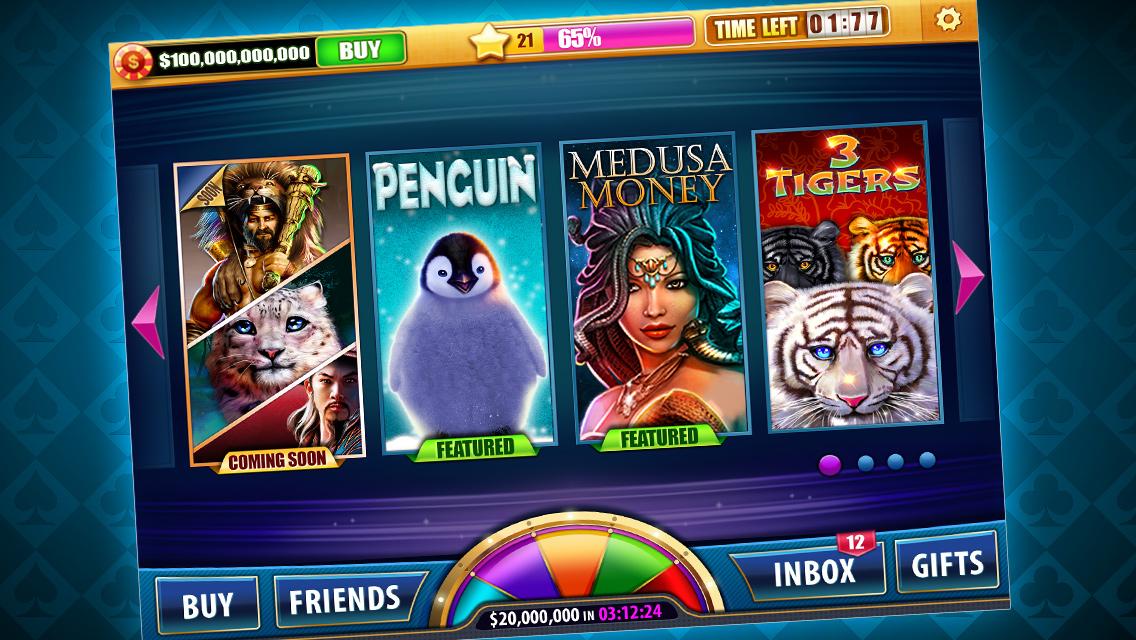Open the Friends menu
1136x640 pixels.
[345, 599]
